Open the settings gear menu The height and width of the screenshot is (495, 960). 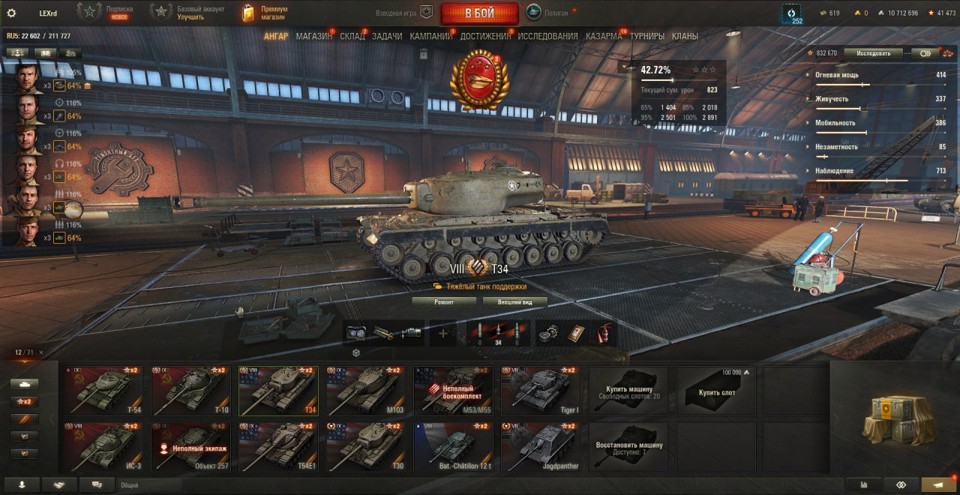pos(11,13)
